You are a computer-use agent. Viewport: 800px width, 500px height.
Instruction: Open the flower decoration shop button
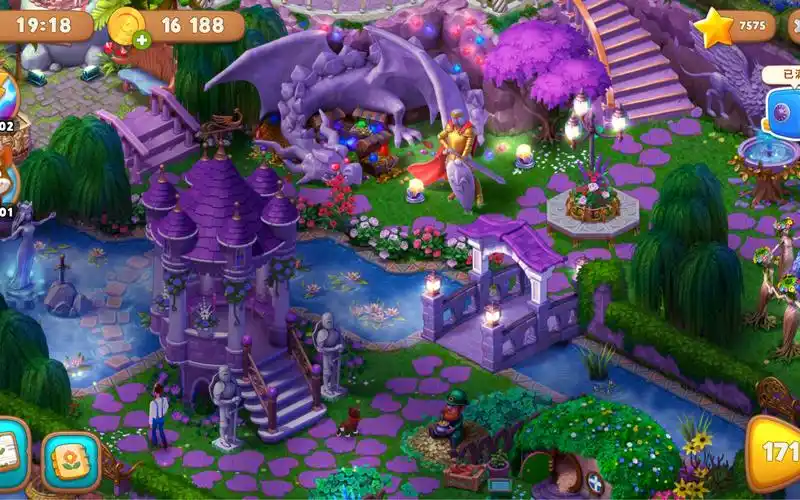(70, 461)
